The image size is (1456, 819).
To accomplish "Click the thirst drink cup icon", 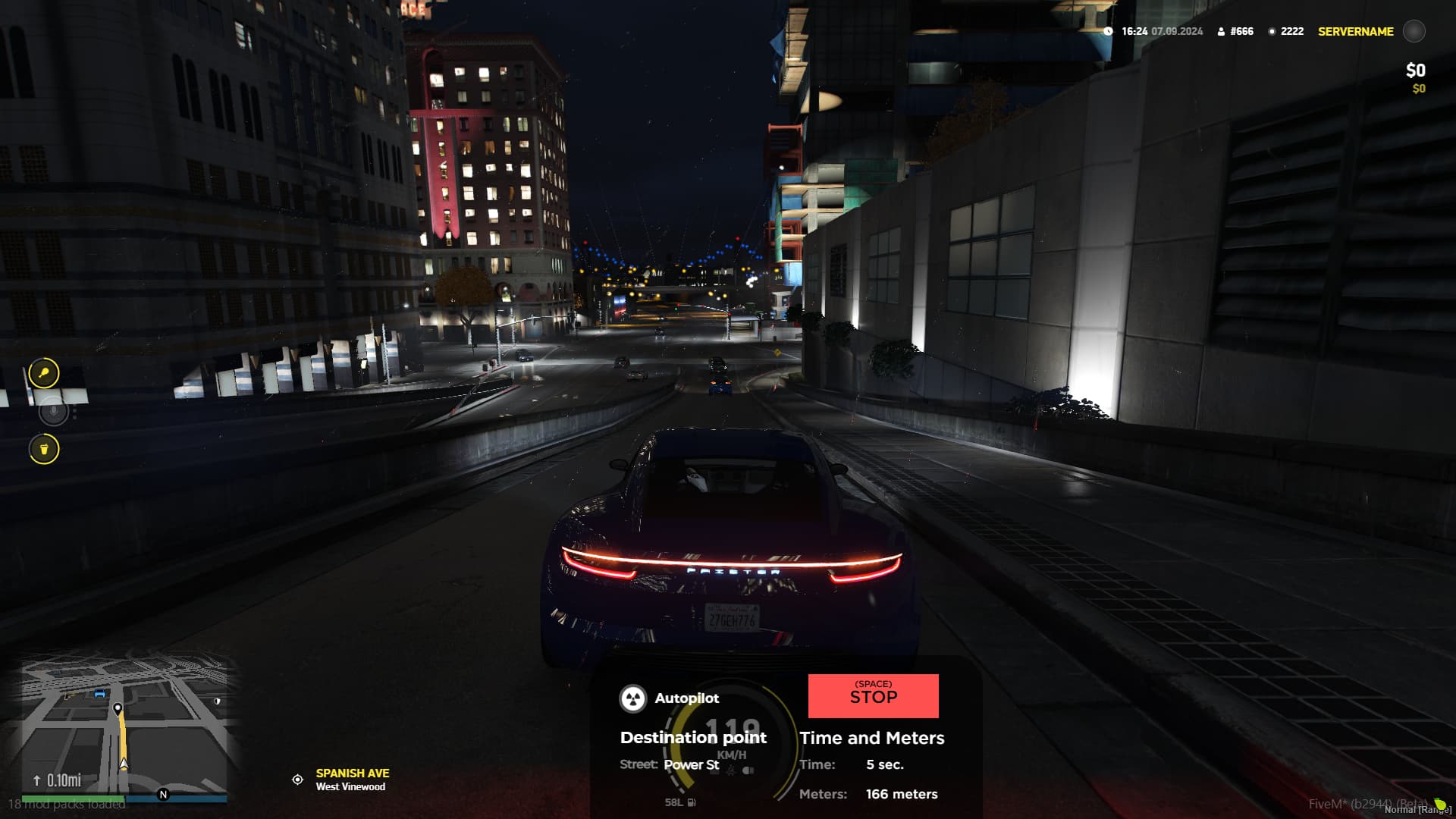I will [43, 449].
